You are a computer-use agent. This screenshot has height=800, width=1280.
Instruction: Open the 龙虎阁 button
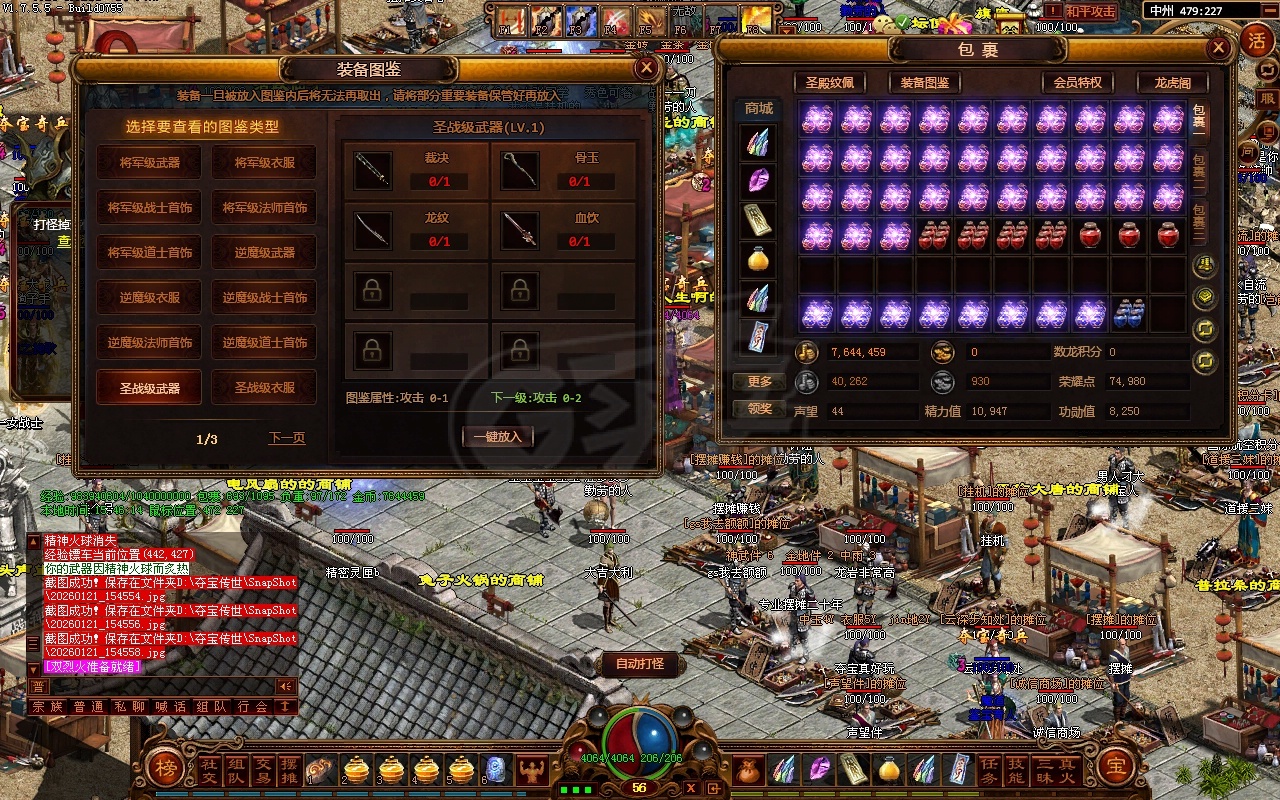[x=1172, y=83]
